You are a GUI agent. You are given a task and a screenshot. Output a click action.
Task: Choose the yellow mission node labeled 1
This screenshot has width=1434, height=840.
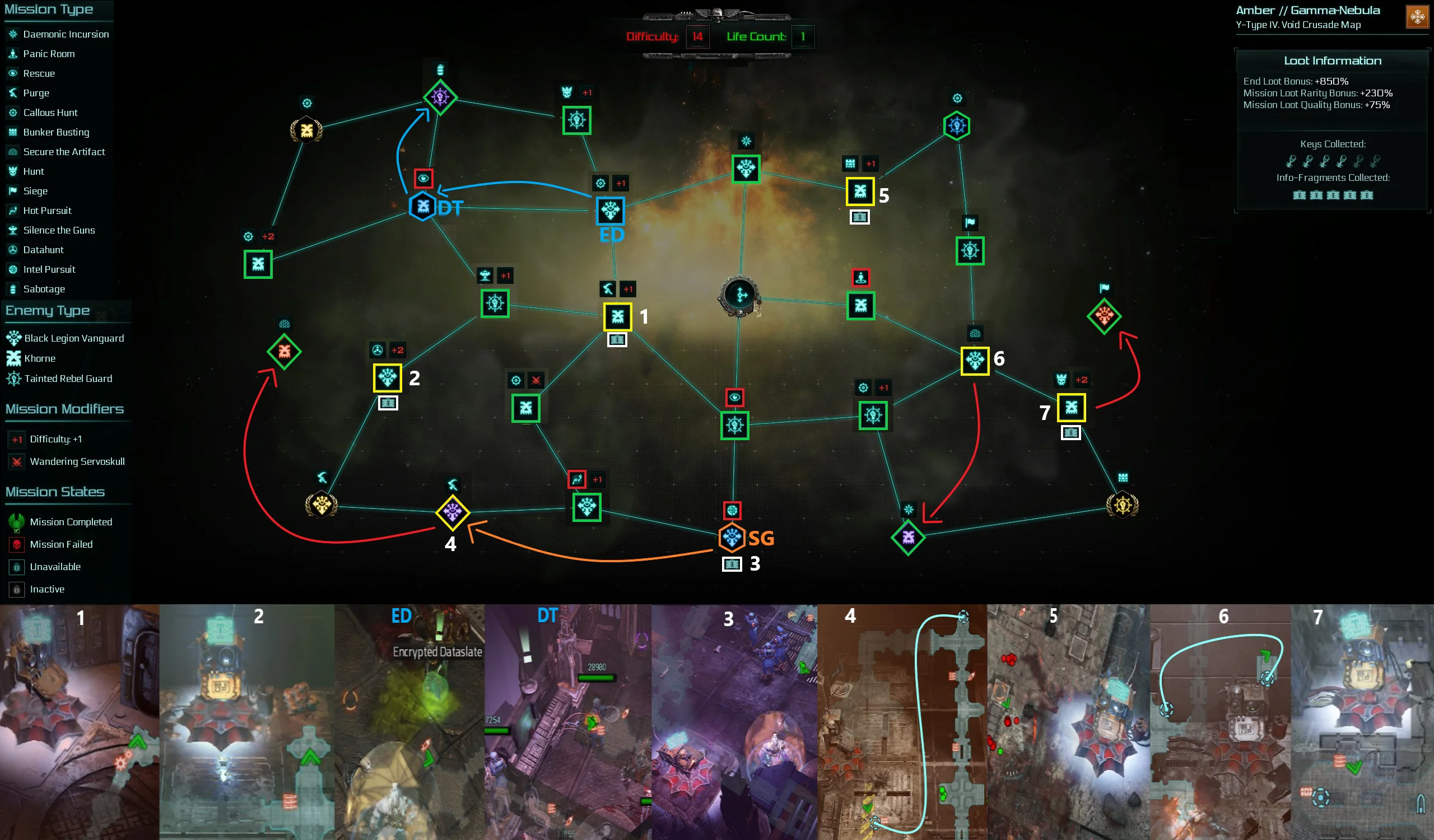(x=617, y=317)
